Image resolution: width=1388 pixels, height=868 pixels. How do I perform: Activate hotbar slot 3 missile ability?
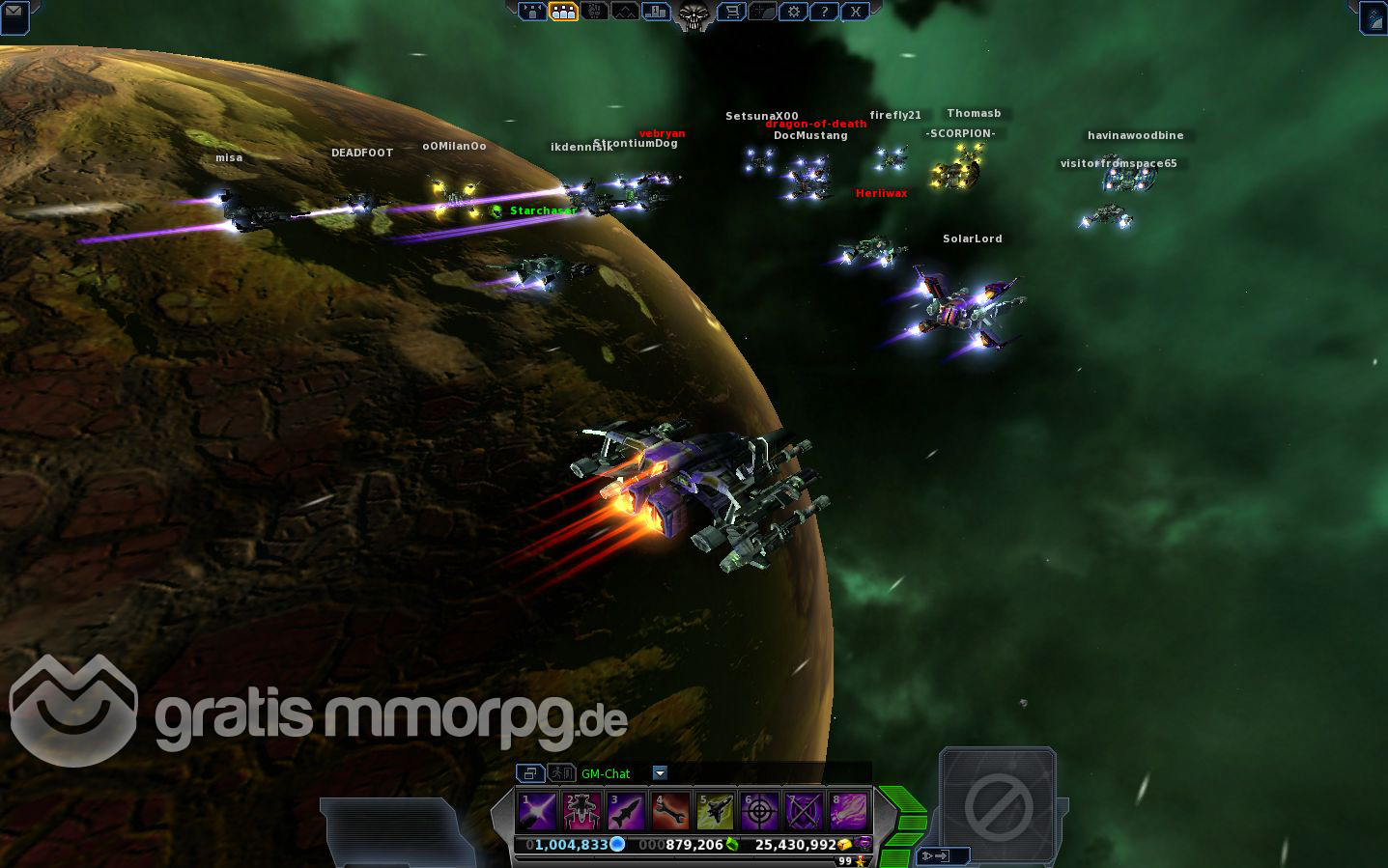pos(626,811)
